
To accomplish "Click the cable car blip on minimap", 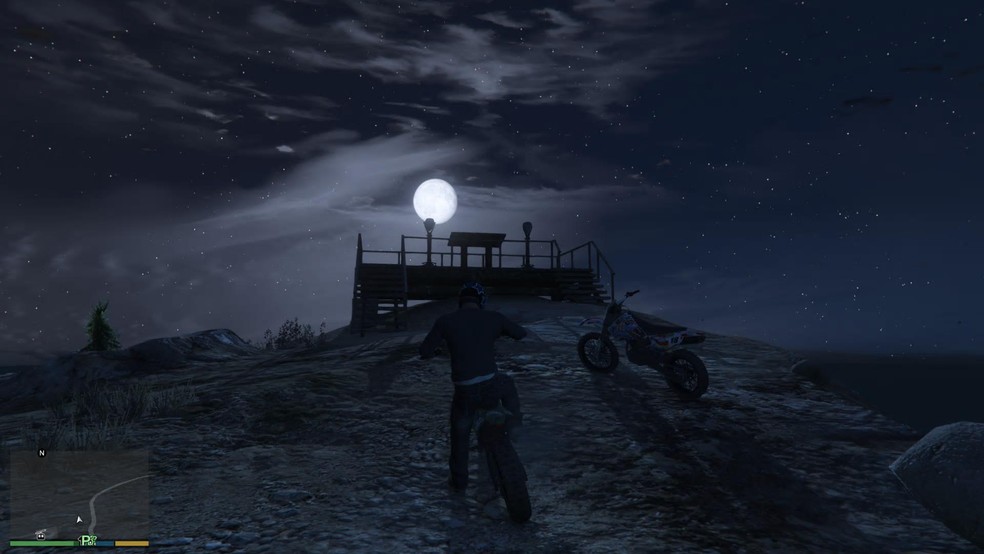I will (x=43, y=534).
